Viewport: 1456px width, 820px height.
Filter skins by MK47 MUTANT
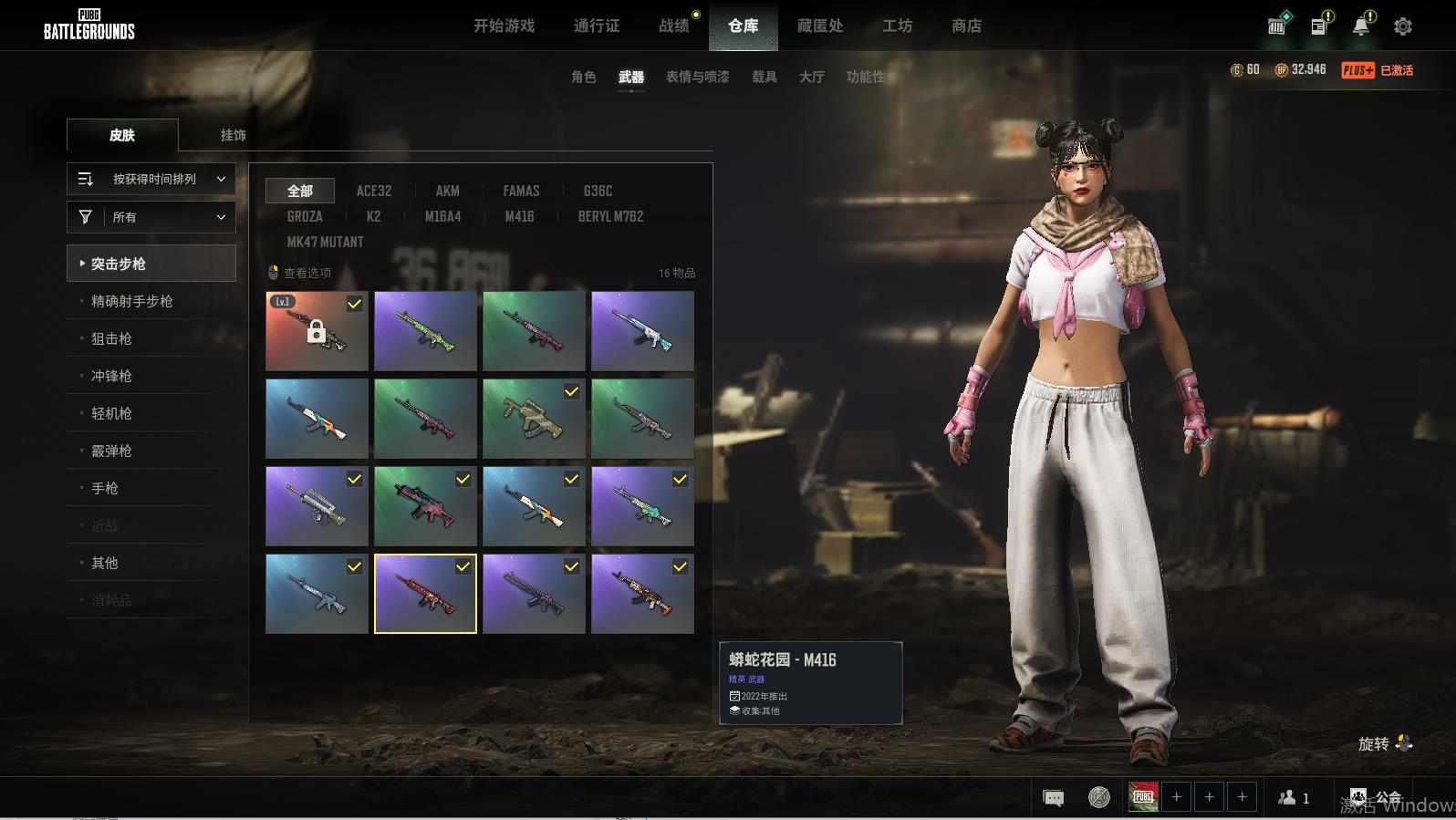pyautogui.click(x=325, y=242)
